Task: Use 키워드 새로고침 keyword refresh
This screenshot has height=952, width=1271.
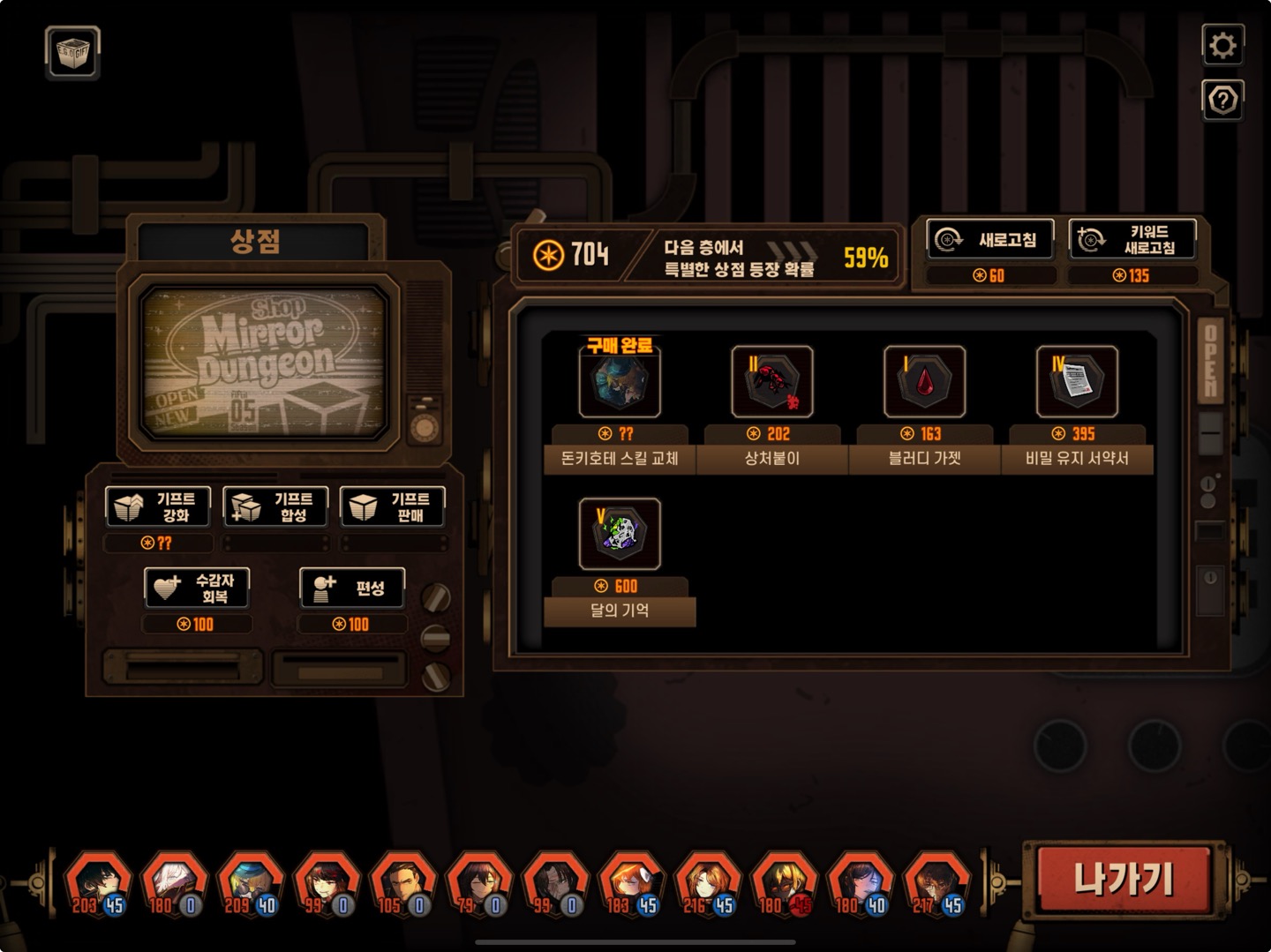Action: point(1132,239)
